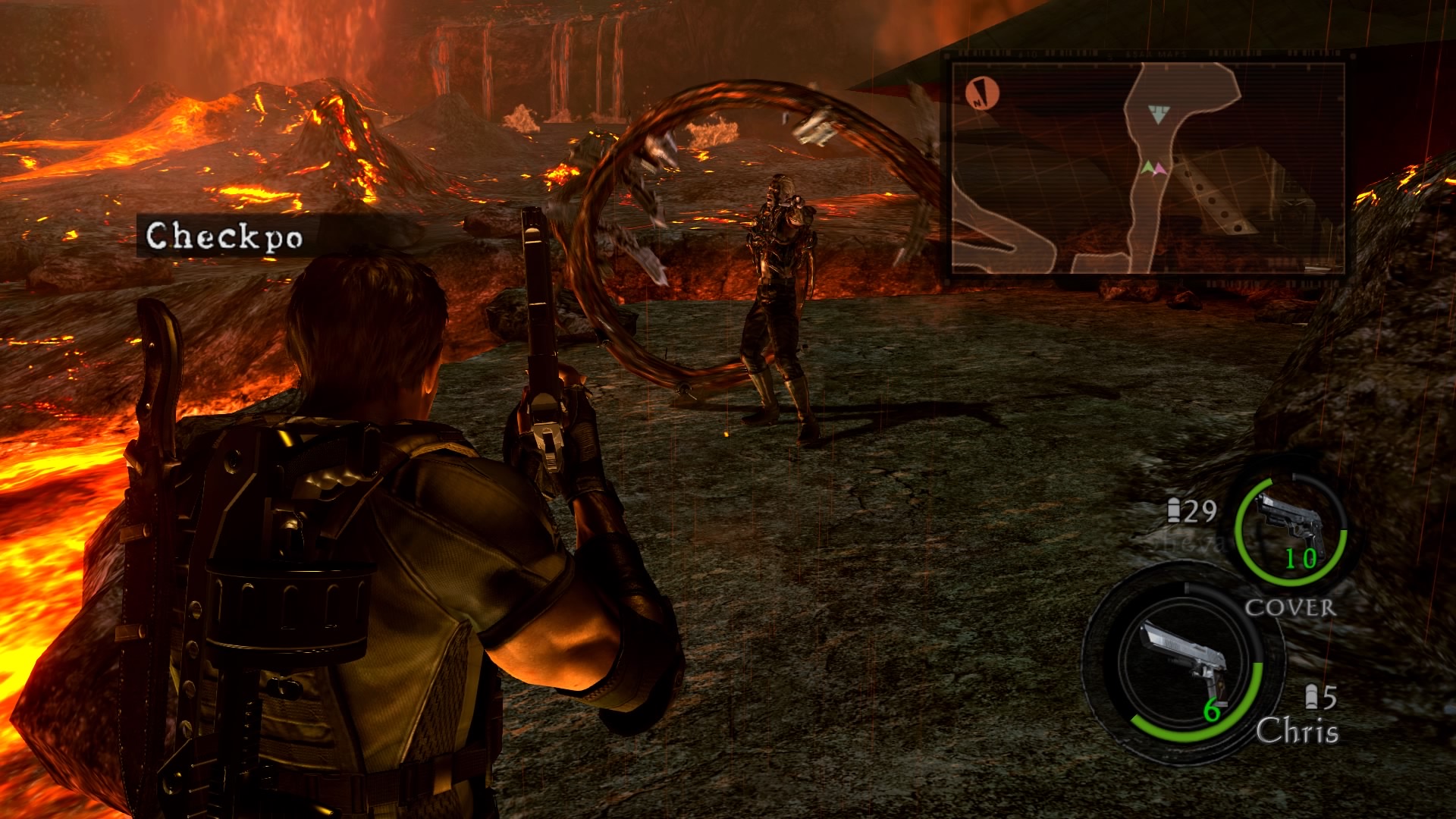Image resolution: width=1456 pixels, height=819 pixels.
Task: Select the minimap's north compass icon
Action: point(983,94)
